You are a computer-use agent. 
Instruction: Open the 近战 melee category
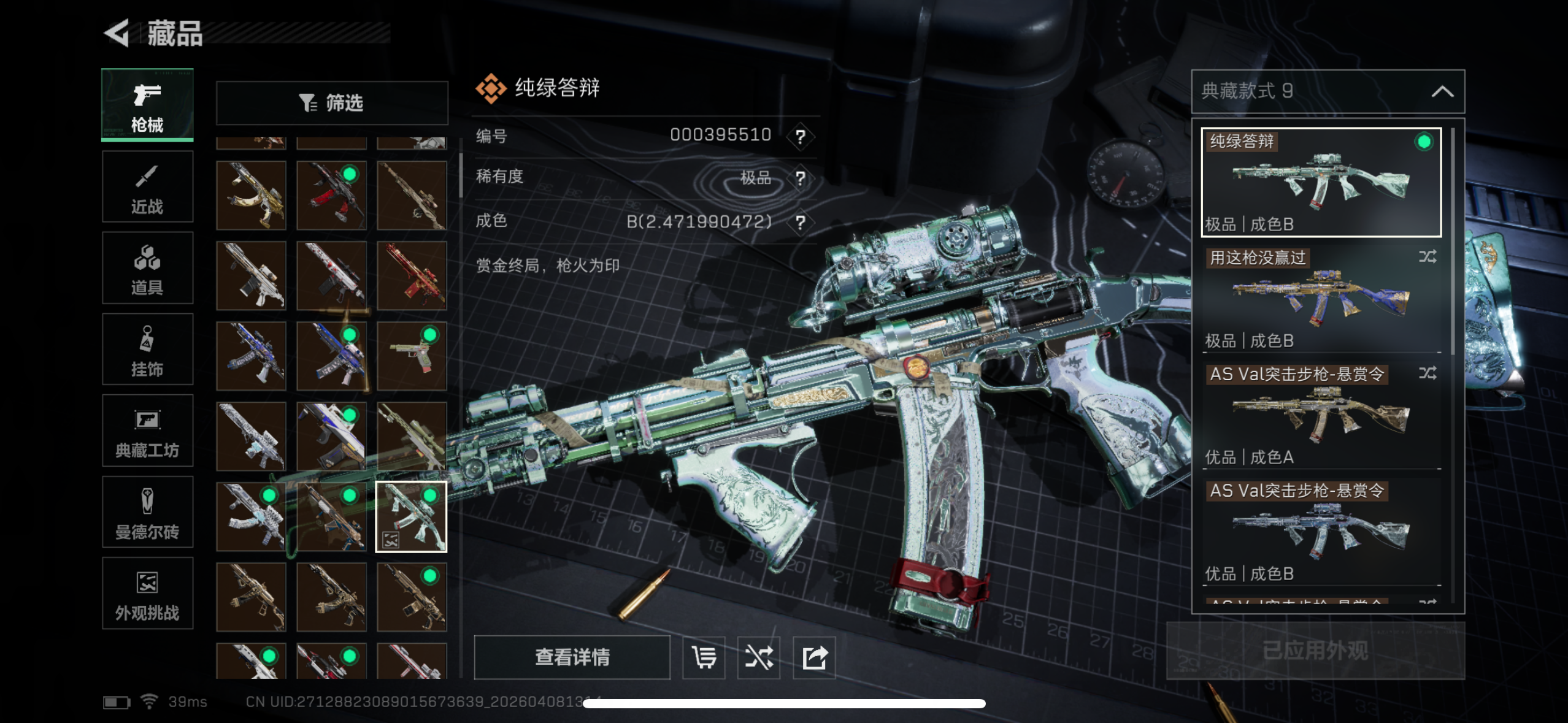point(147,187)
